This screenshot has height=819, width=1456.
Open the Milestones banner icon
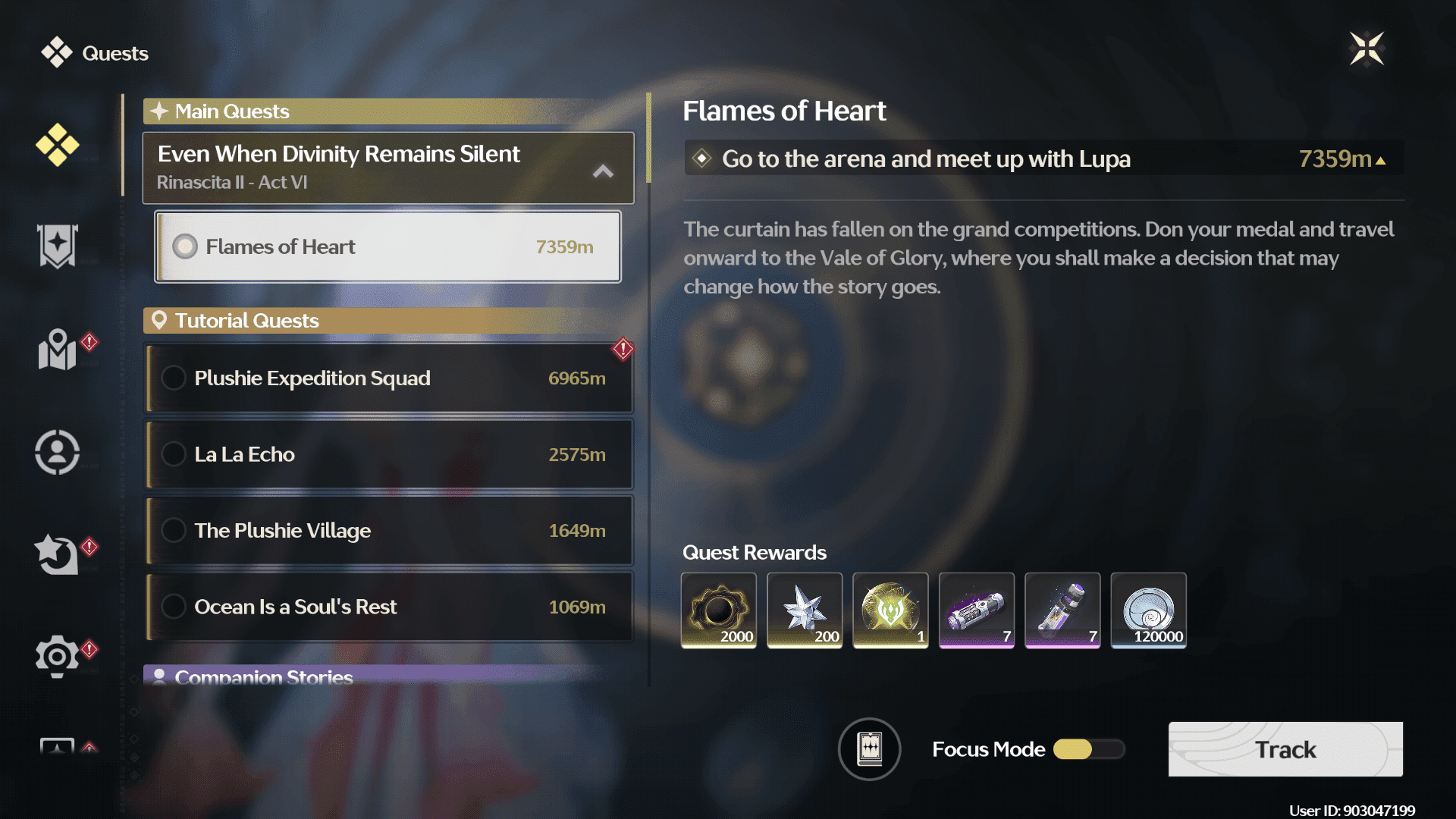57,246
